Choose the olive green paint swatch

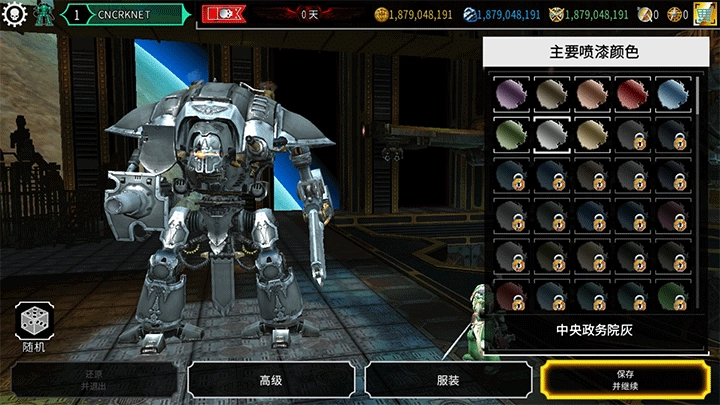510,133
